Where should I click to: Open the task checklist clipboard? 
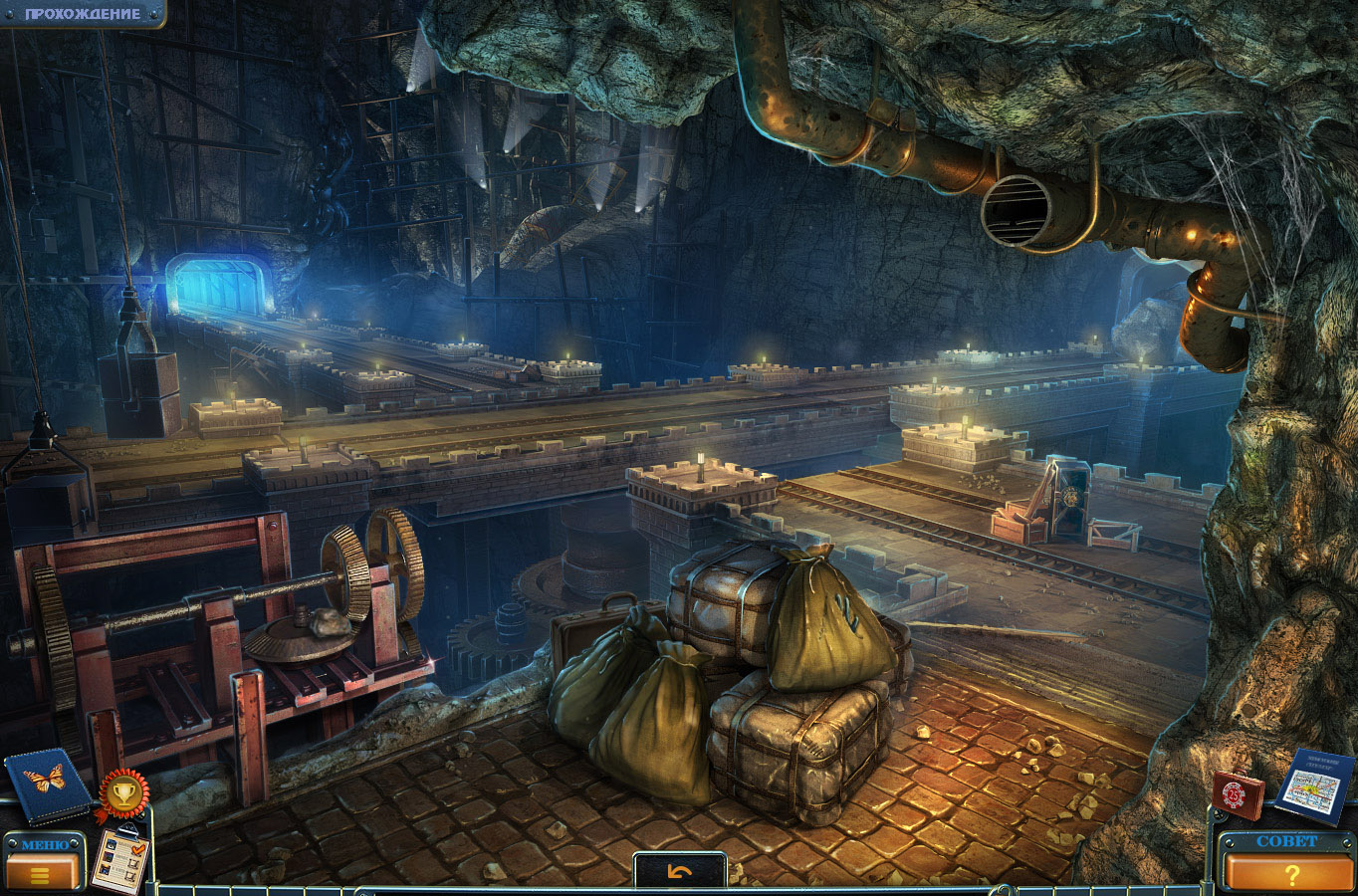click(118, 859)
